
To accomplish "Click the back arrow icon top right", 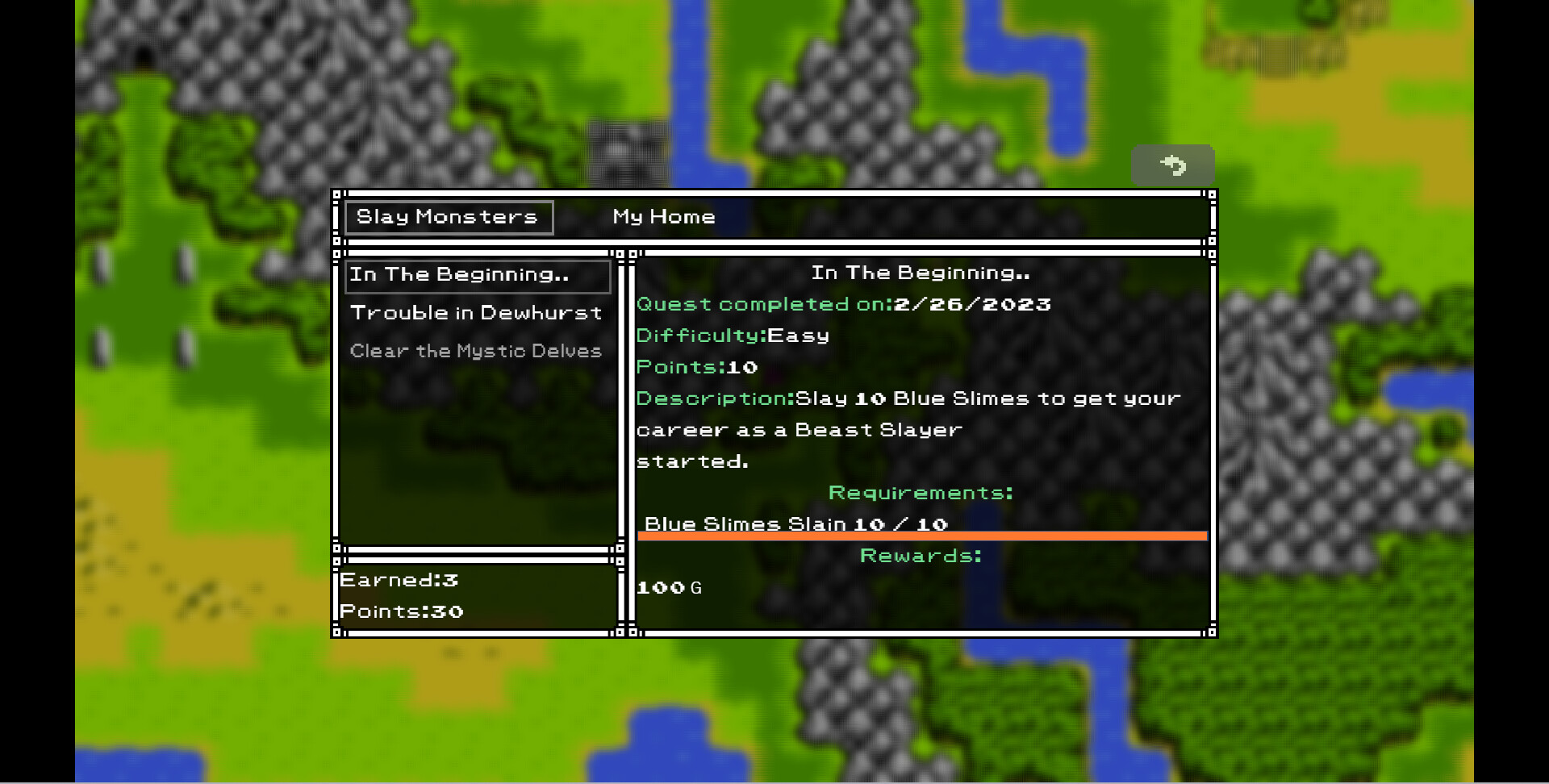I will click(x=1173, y=165).
